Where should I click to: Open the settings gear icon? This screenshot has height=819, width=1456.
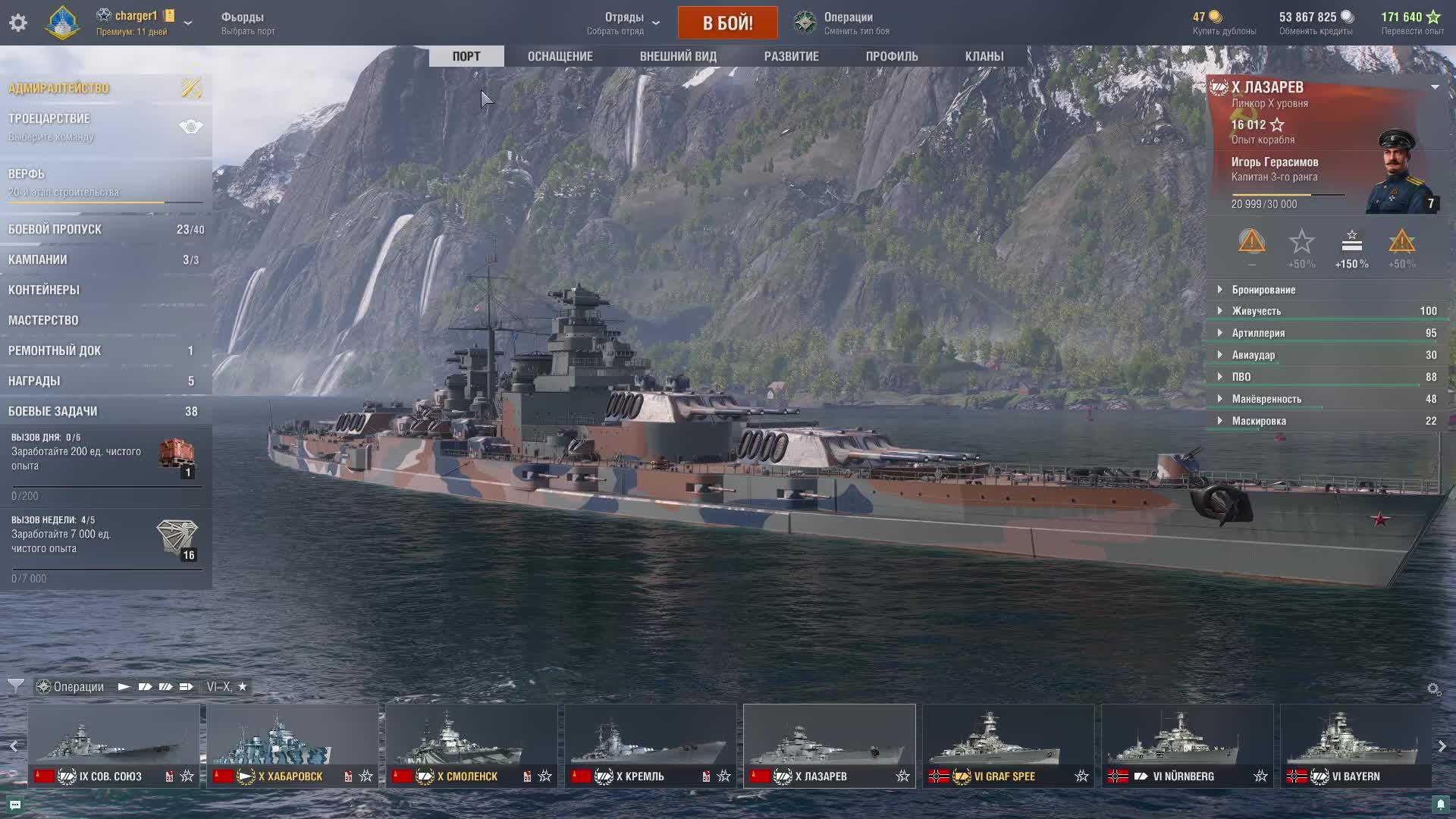[18, 23]
